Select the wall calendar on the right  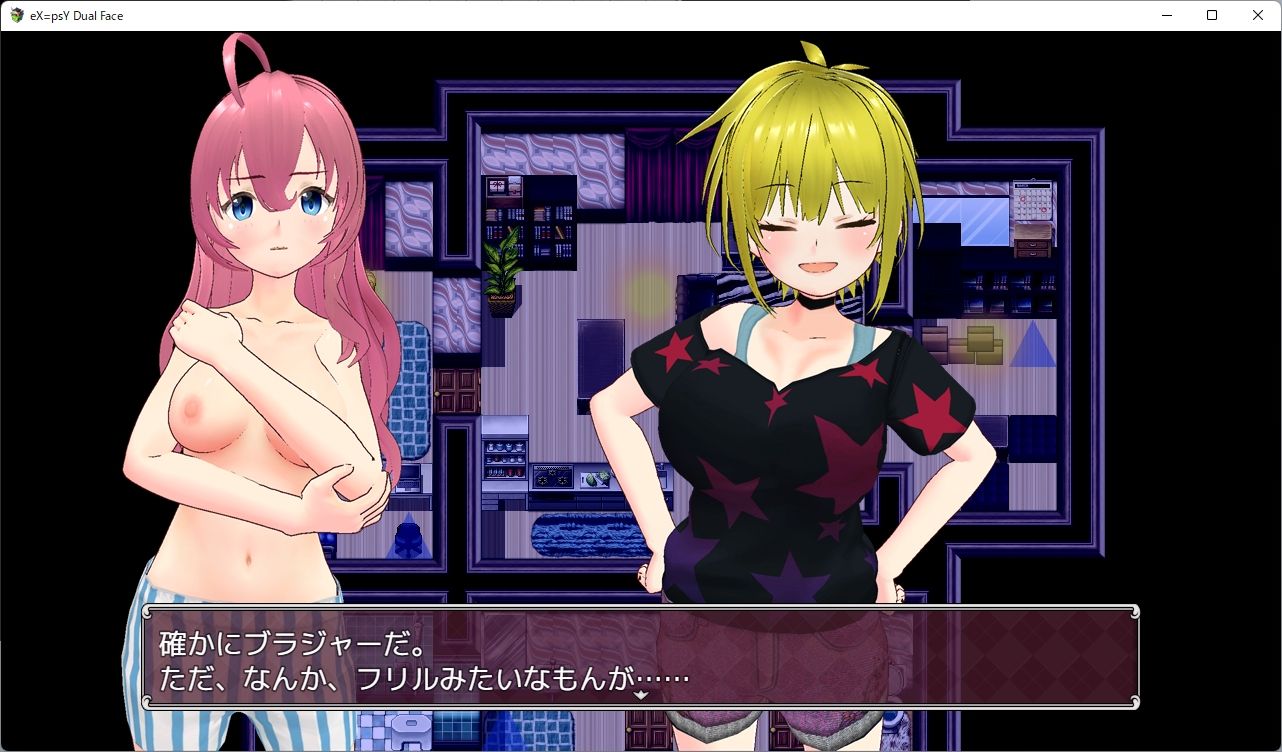coord(1033,198)
